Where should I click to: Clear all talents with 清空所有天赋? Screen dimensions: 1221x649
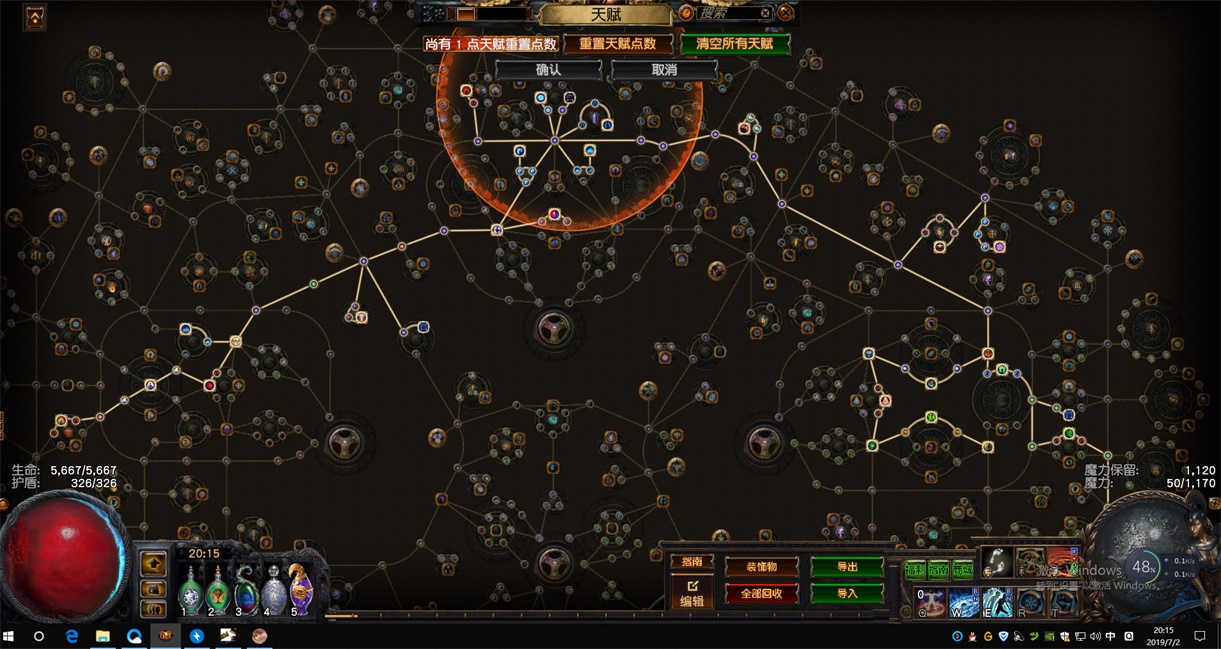735,44
